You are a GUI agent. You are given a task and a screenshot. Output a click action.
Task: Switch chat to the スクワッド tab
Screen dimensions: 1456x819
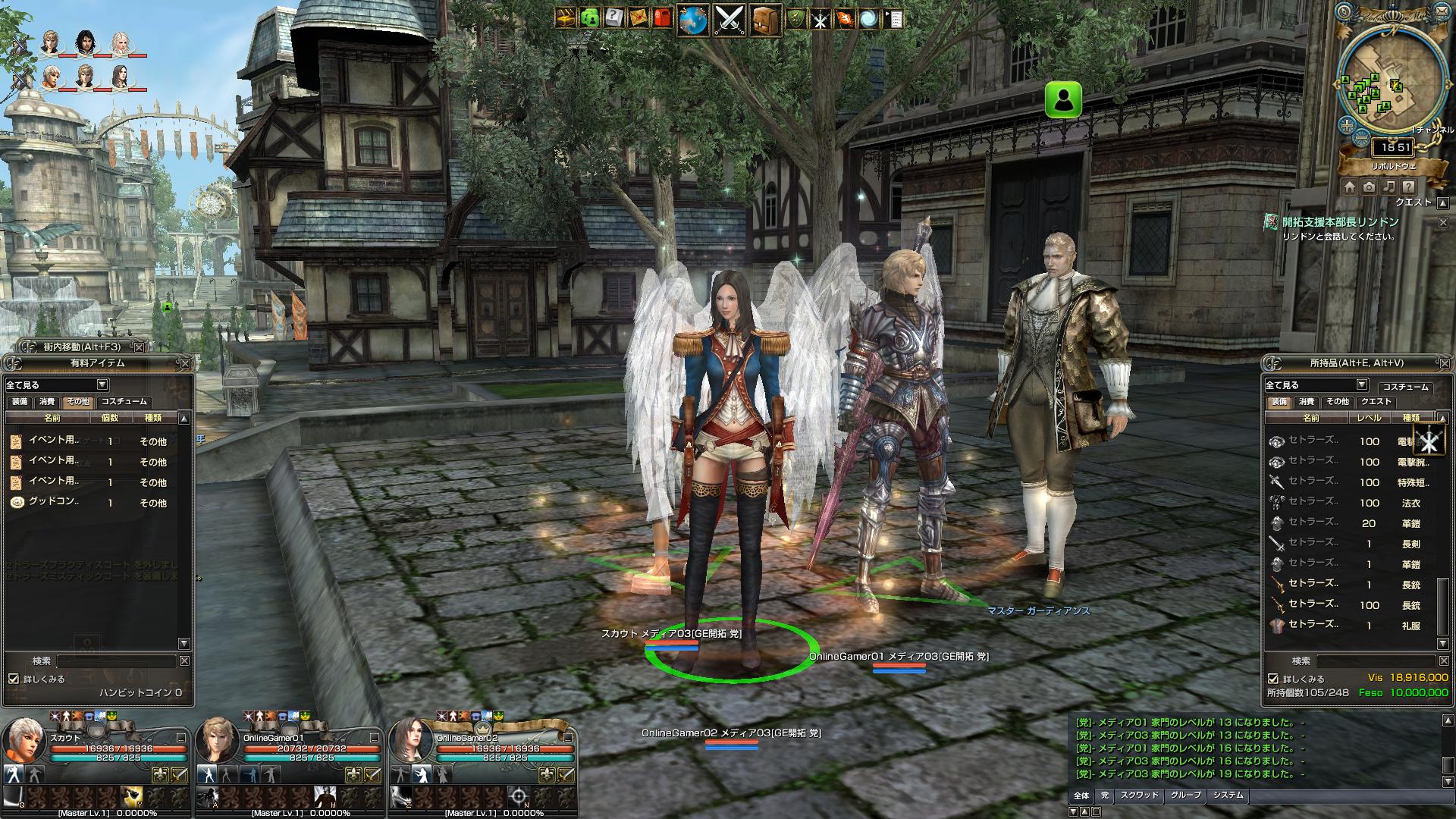1139,795
